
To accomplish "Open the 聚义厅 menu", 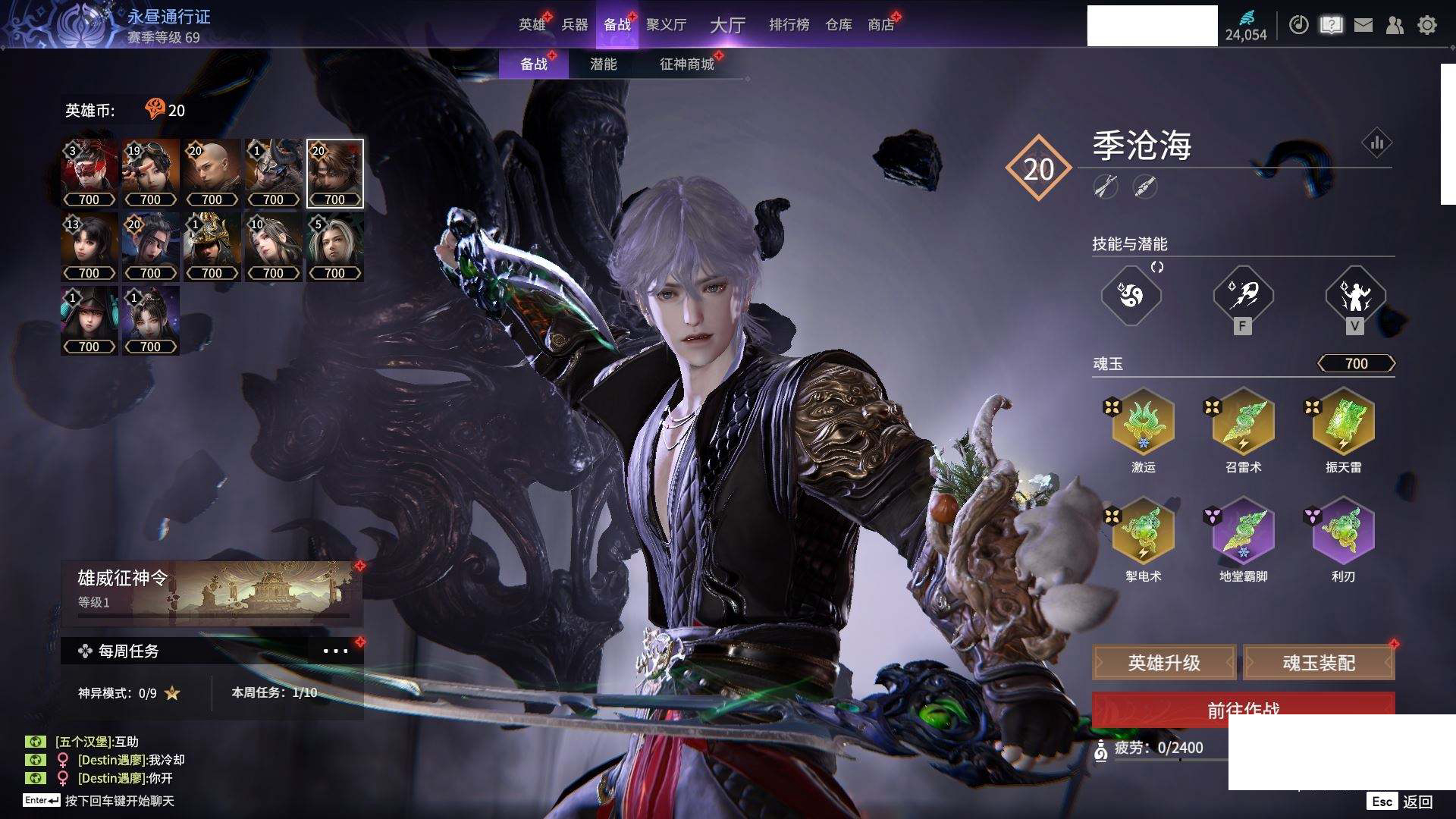I will click(666, 25).
